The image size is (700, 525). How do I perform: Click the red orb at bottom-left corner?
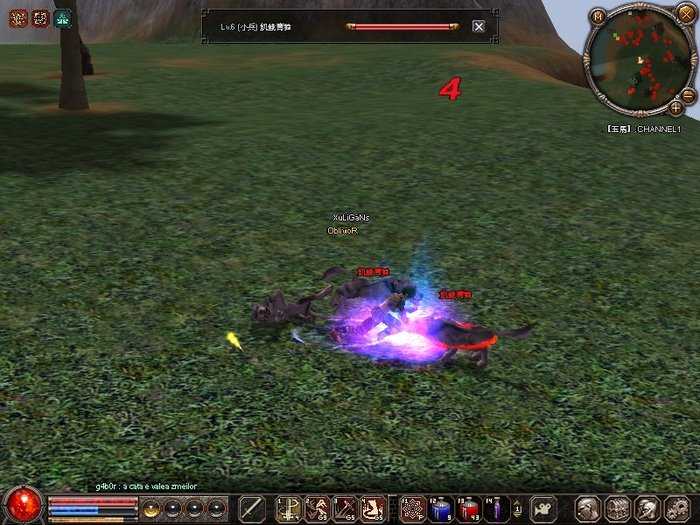pos(22,504)
